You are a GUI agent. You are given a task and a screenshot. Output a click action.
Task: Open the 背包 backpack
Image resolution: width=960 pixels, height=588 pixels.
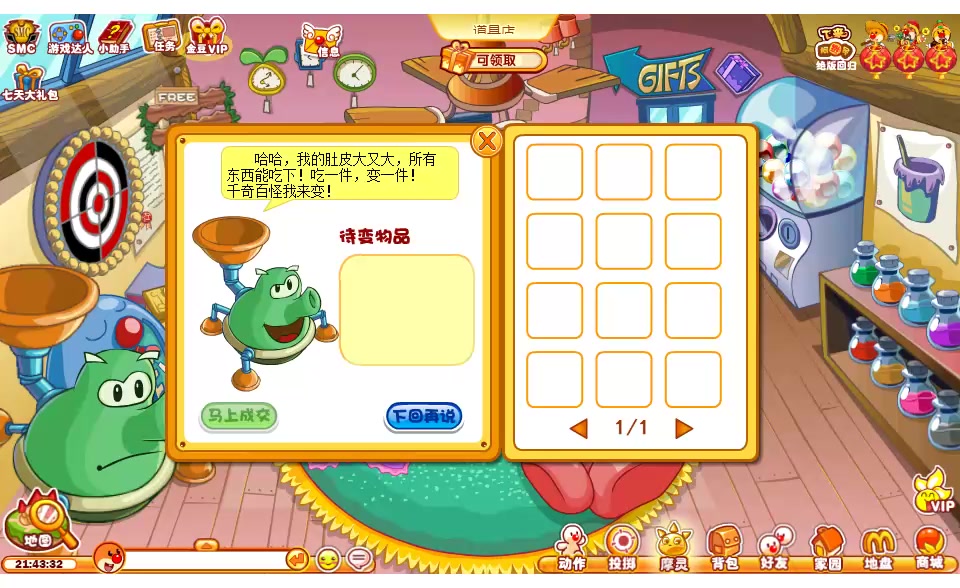point(724,547)
